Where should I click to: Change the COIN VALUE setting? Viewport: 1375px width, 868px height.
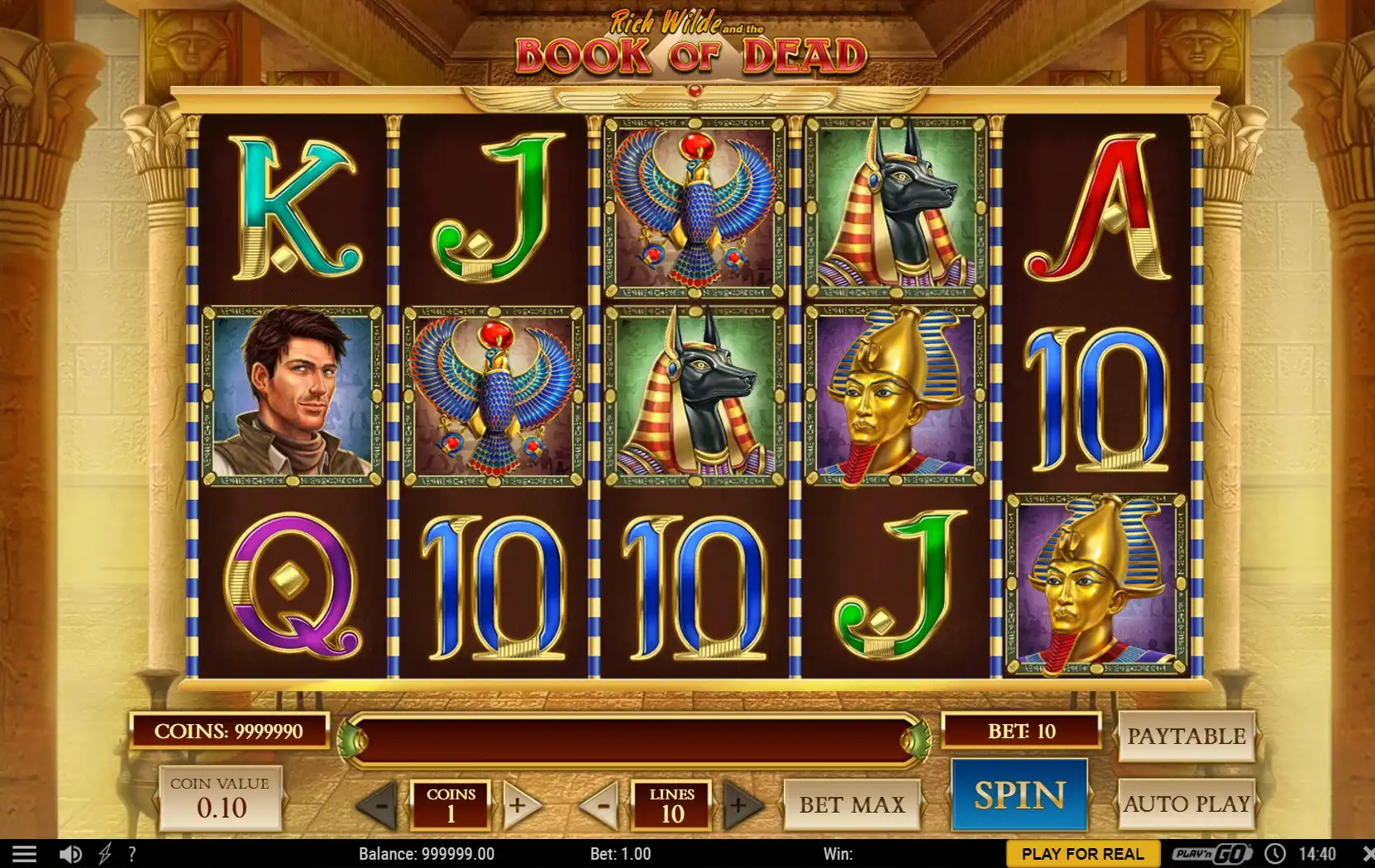tap(221, 799)
